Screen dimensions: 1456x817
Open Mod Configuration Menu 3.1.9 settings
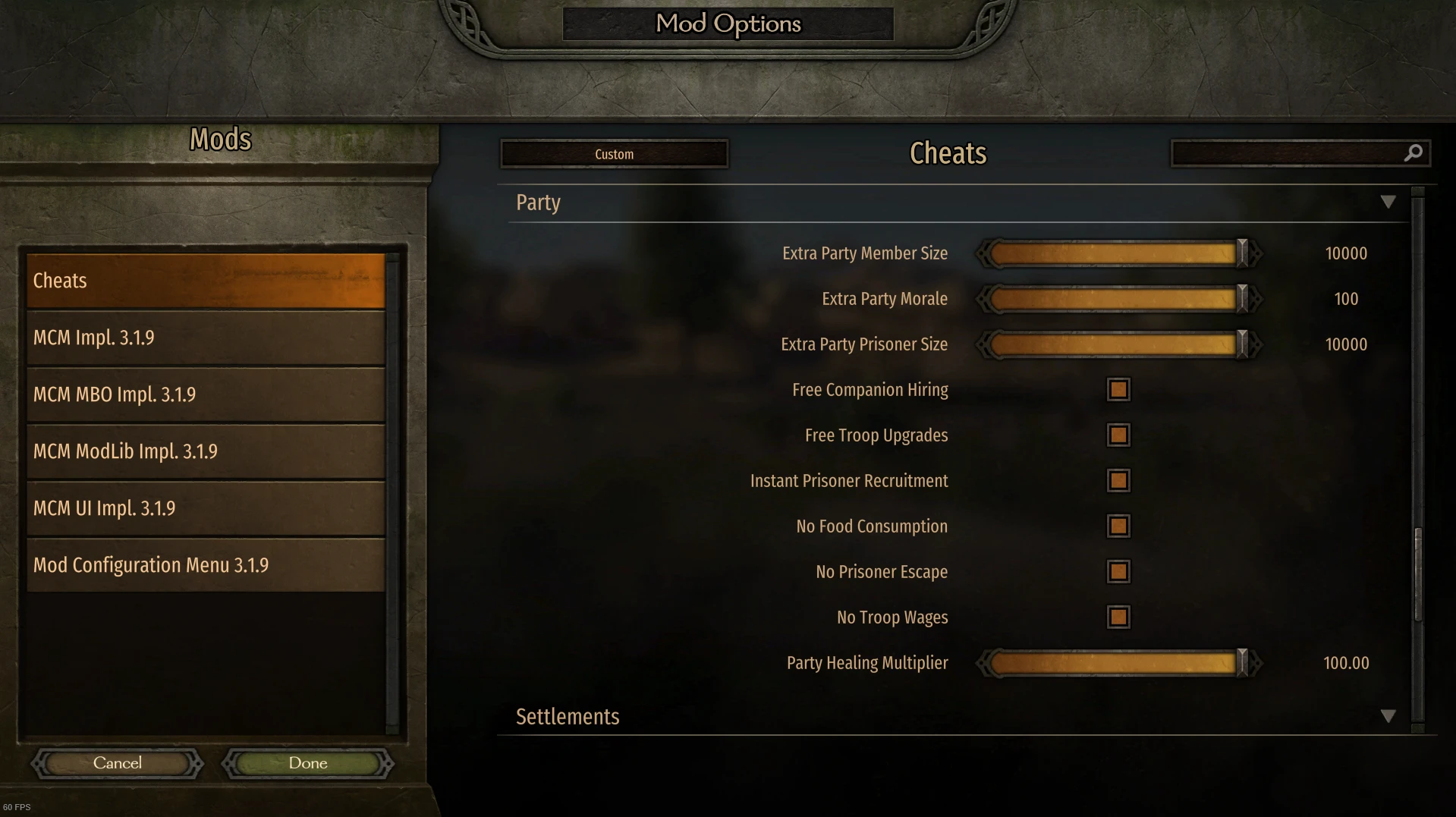click(x=205, y=564)
